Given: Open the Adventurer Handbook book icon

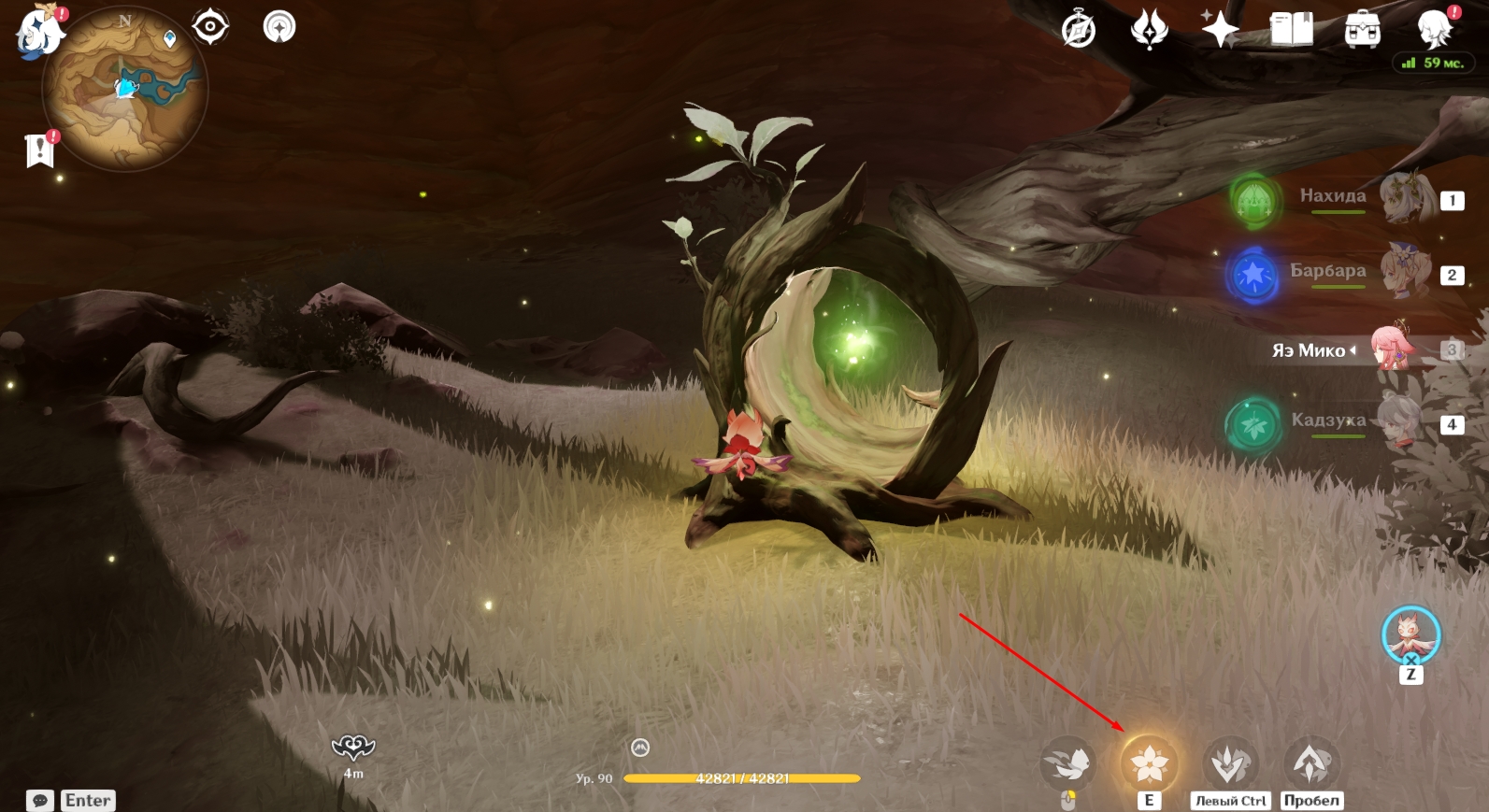Looking at the screenshot, I should (1291, 30).
